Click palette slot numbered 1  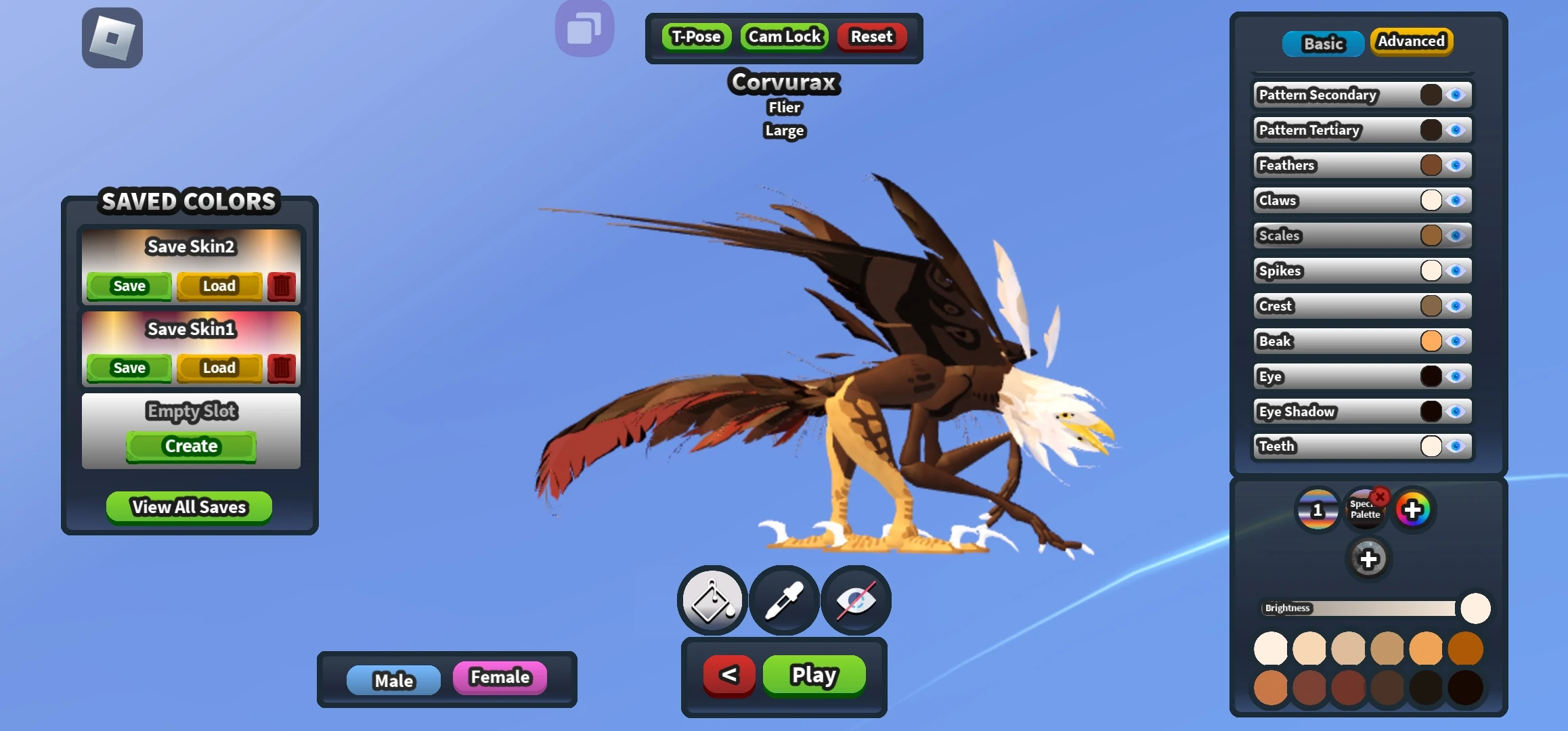1317,510
